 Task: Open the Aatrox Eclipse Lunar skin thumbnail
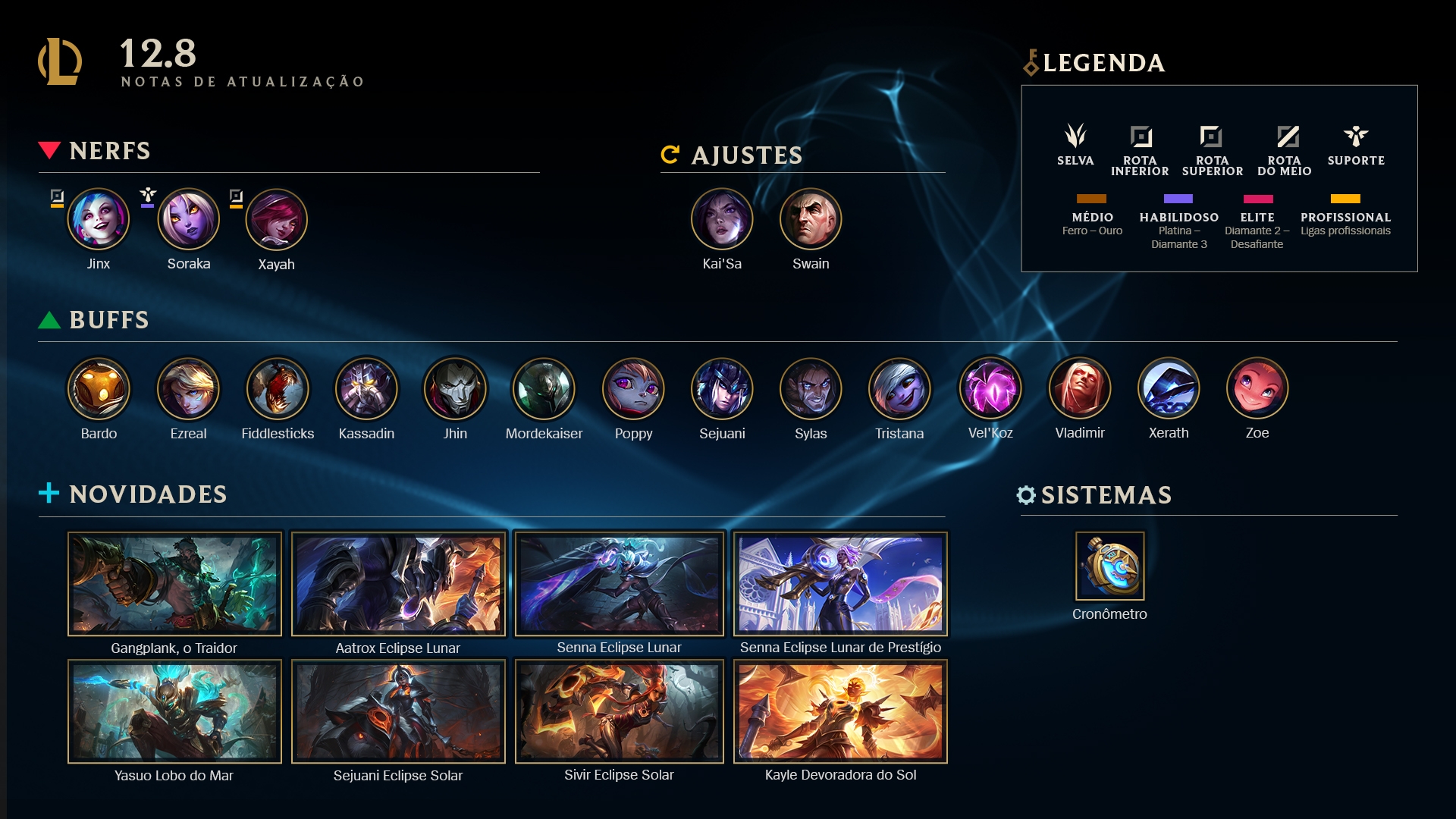click(x=398, y=583)
